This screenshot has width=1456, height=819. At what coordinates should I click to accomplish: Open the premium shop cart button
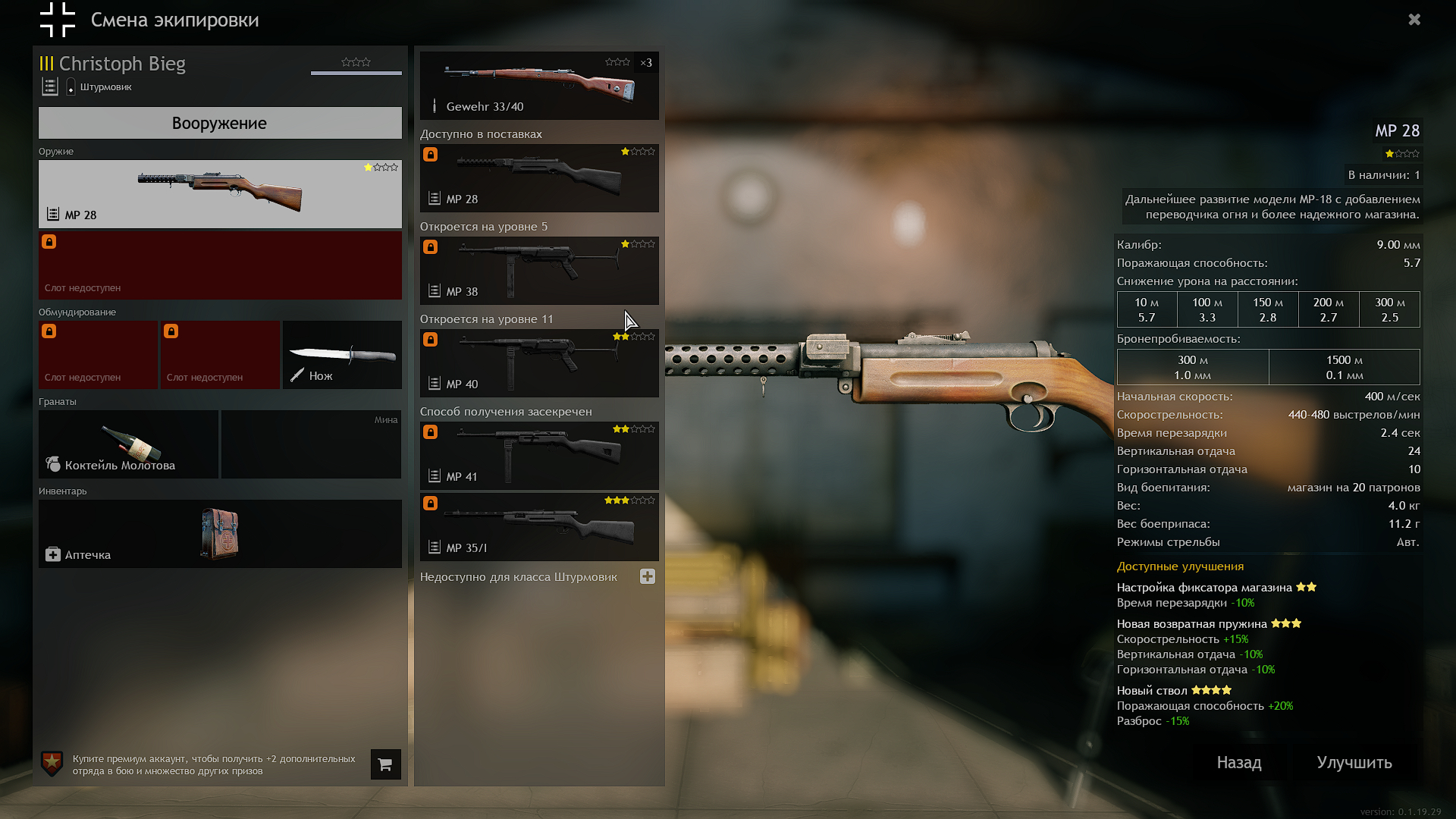pos(385,764)
